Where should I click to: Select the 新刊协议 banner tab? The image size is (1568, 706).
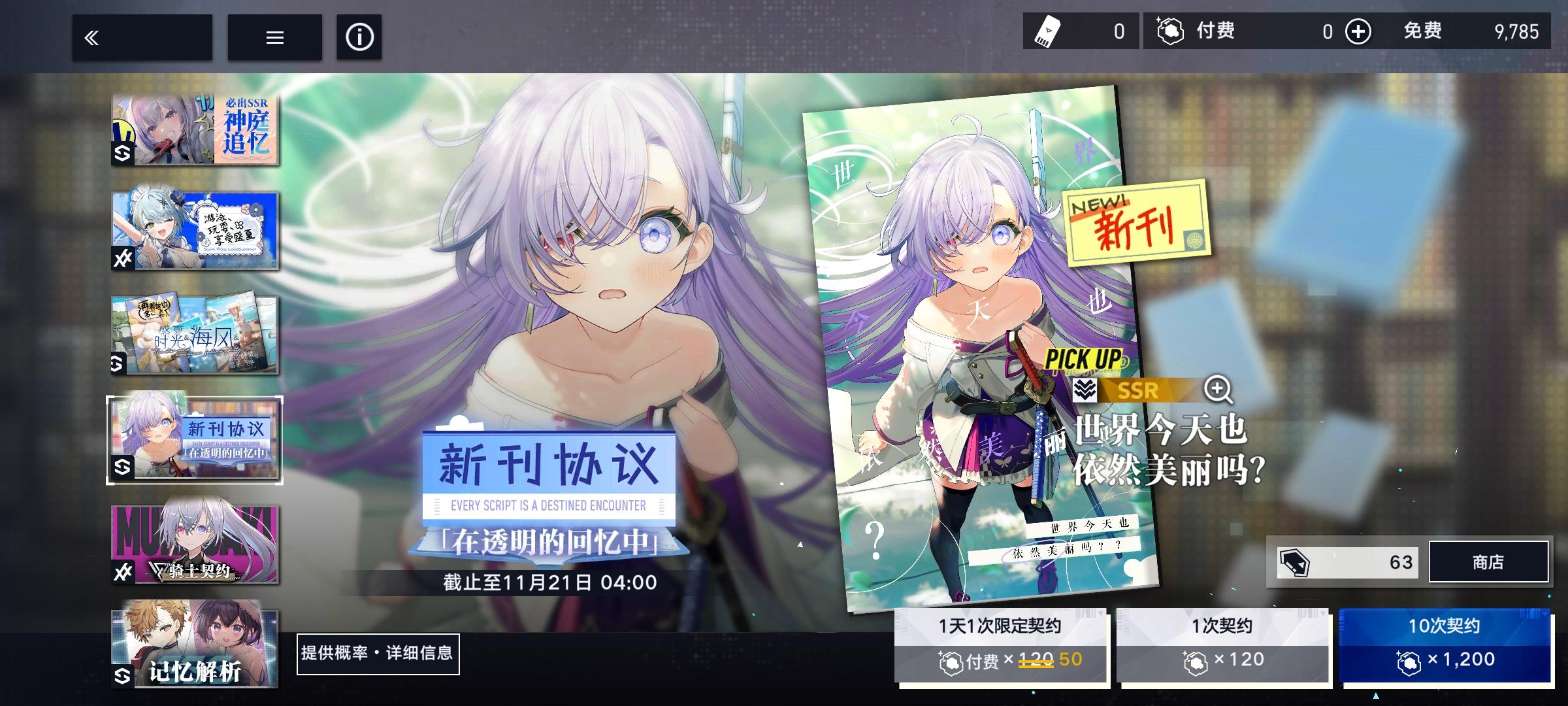pyautogui.click(x=194, y=439)
